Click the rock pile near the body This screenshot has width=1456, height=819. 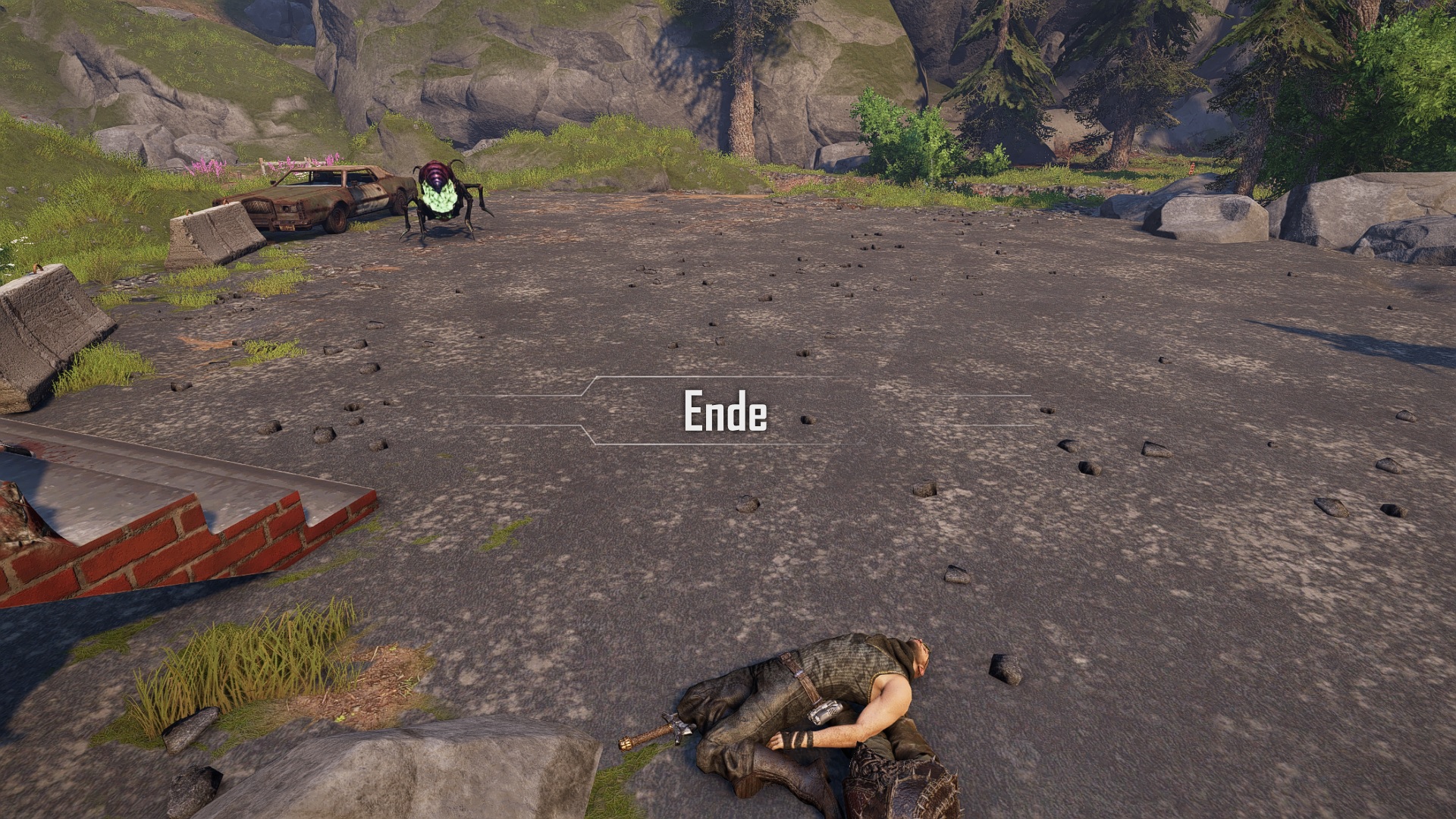pyautogui.click(x=1001, y=671)
